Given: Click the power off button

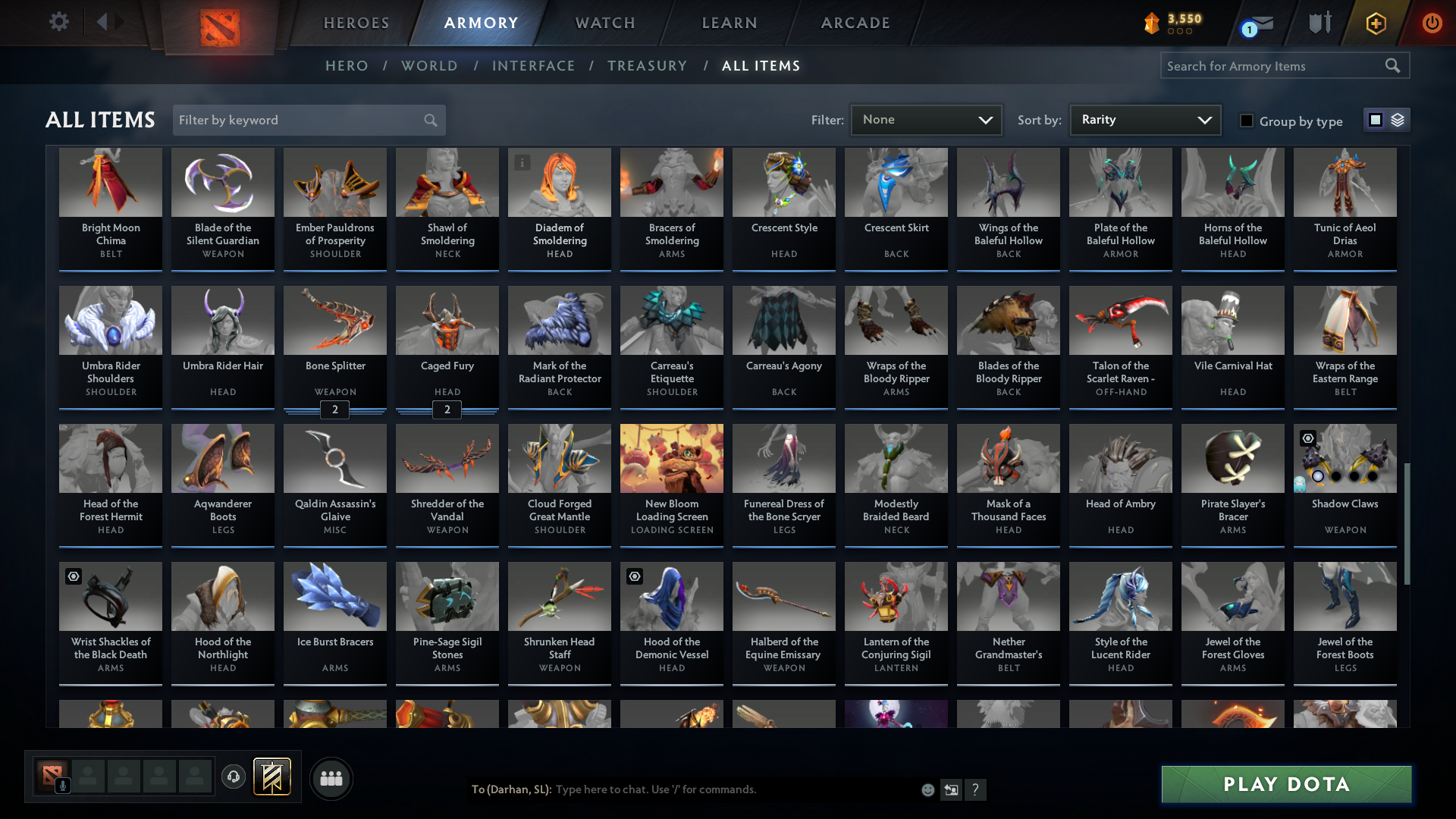Looking at the screenshot, I should pyautogui.click(x=1432, y=22).
